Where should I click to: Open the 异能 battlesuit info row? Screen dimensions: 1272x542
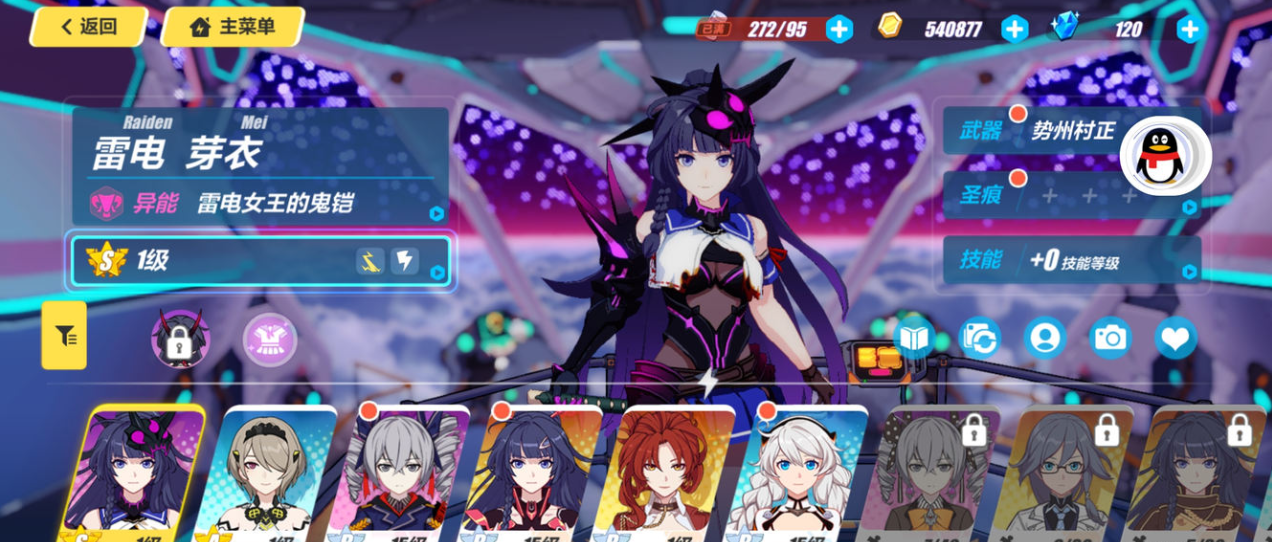pos(260,204)
